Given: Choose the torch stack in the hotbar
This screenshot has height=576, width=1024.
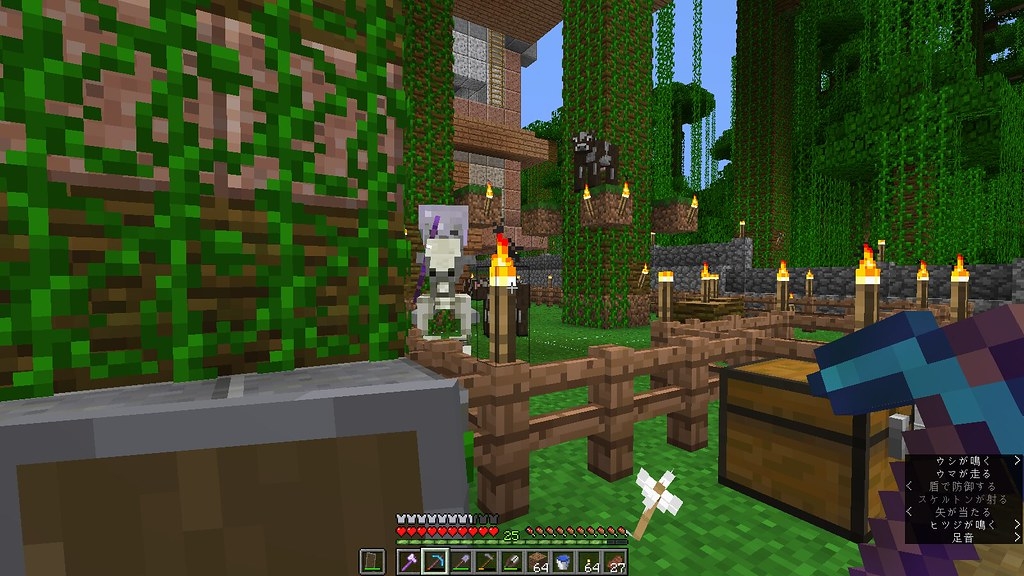Looking at the screenshot, I should click(x=590, y=561).
